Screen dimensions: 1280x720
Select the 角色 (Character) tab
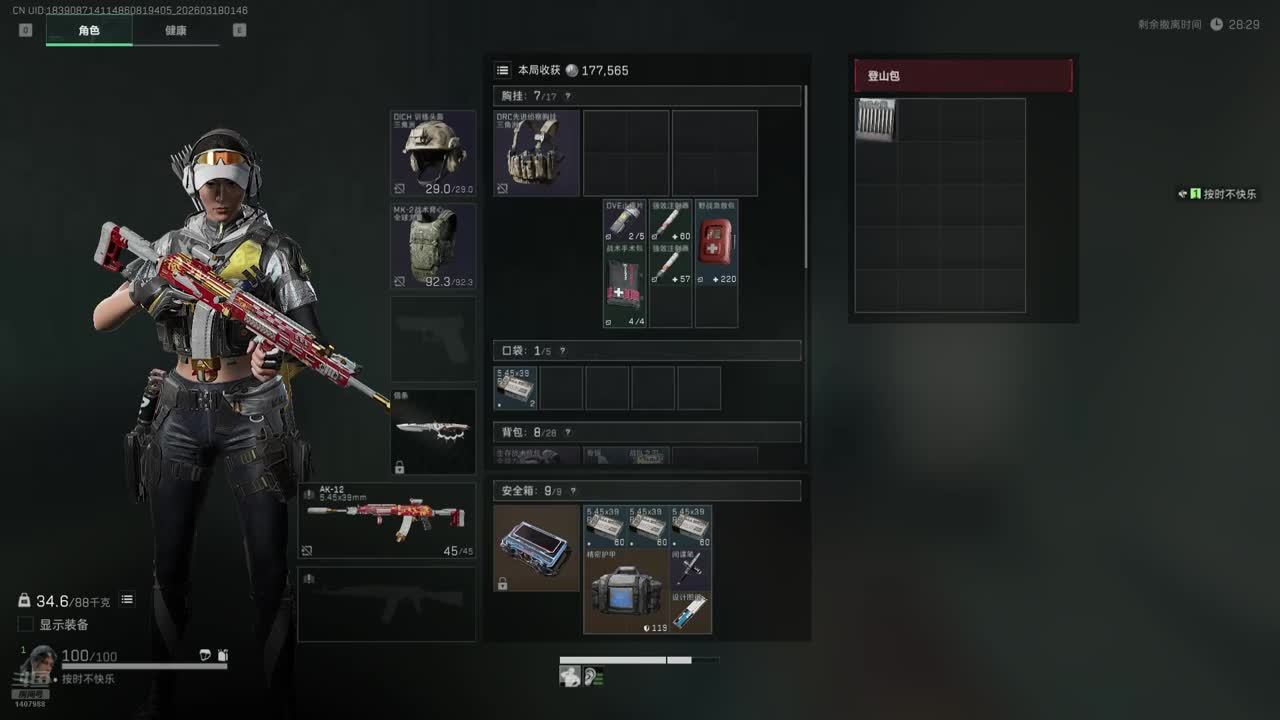89,30
